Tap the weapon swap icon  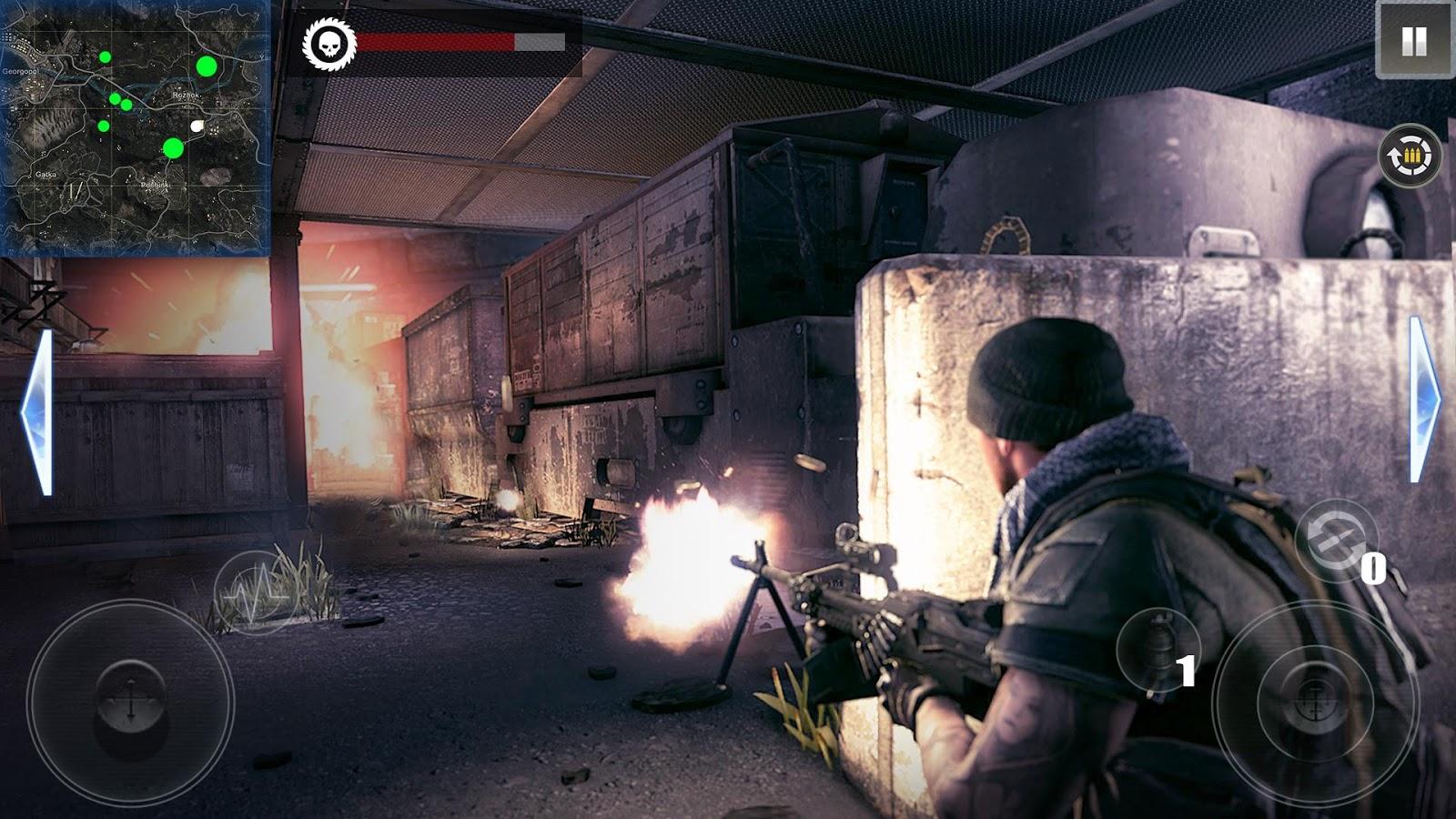coord(1330,536)
